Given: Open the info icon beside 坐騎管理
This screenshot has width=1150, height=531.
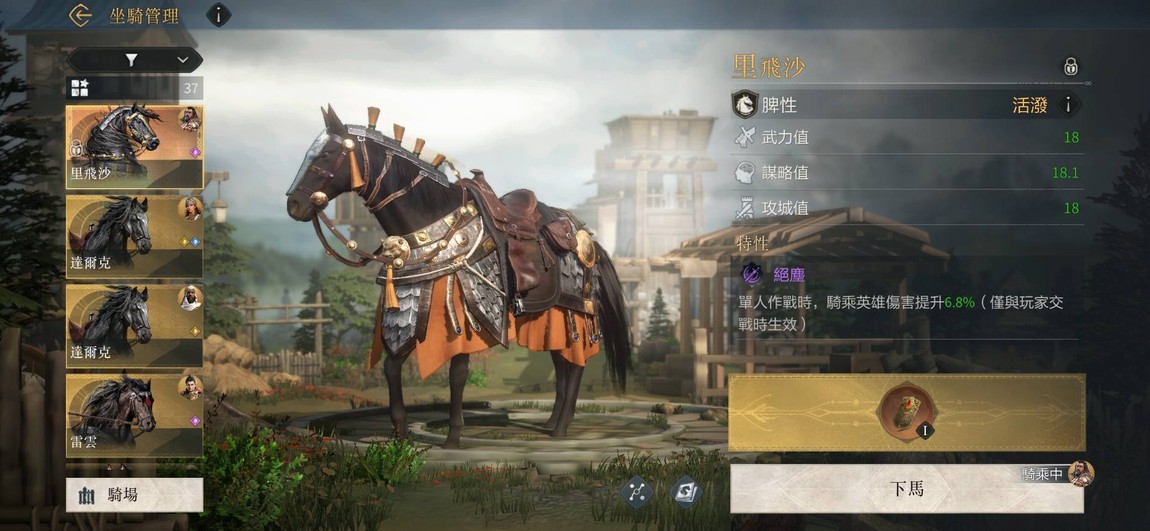Looking at the screenshot, I should point(218,15).
